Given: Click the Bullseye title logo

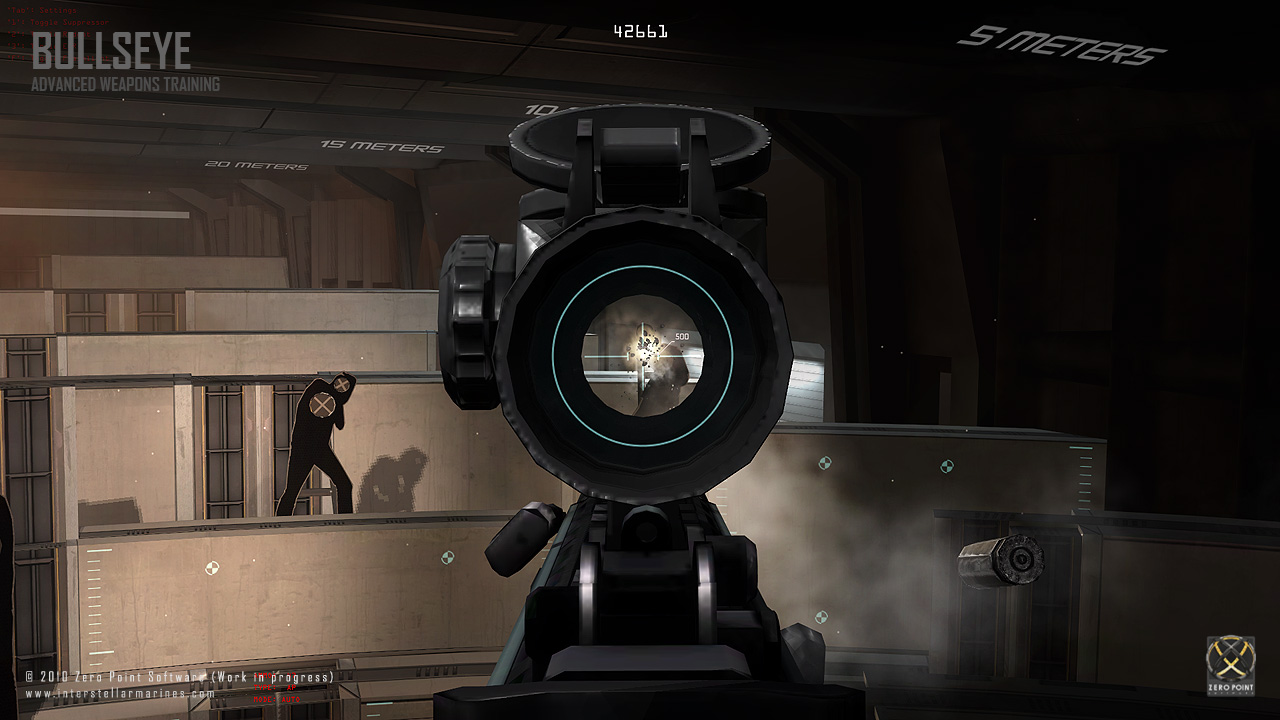Looking at the screenshot, I should [x=111, y=52].
